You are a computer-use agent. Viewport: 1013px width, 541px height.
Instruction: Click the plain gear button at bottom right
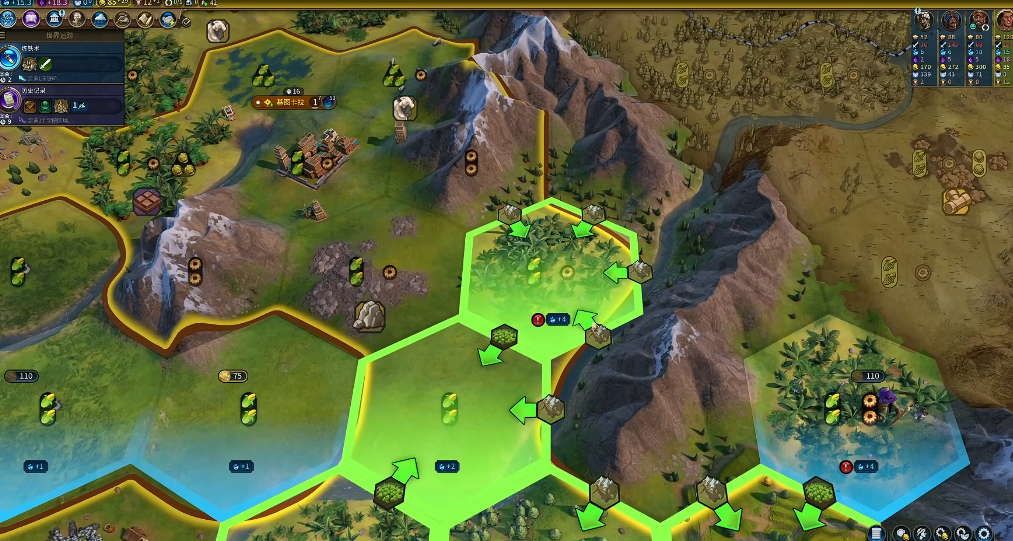tap(984, 534)
